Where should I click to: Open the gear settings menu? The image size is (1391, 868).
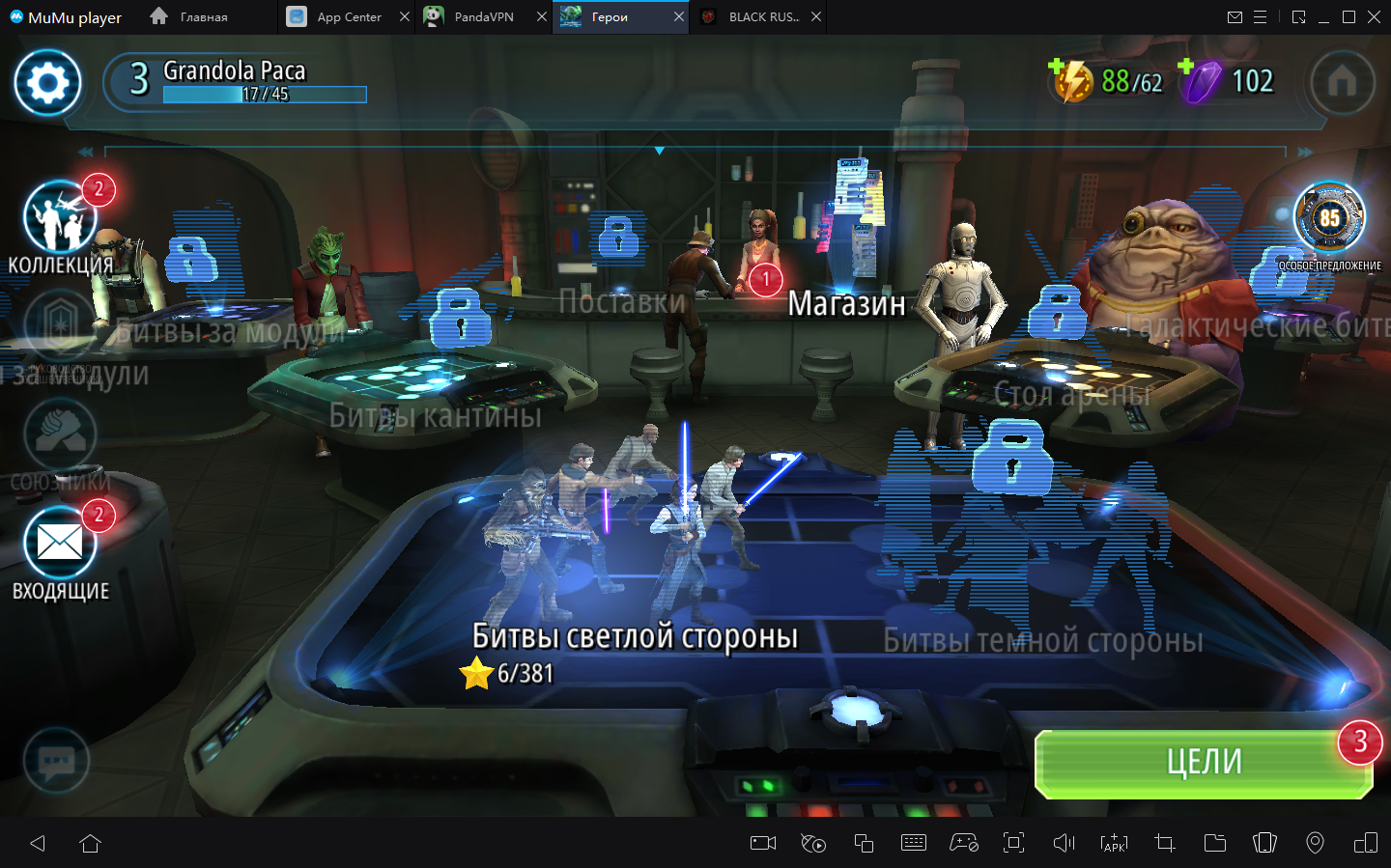(x=47, y=83)
